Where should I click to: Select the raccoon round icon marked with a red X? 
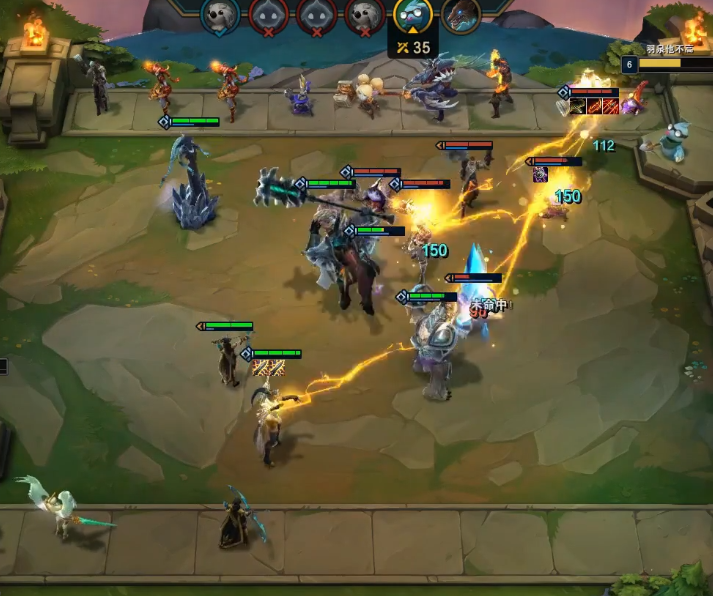pos(364,16)
